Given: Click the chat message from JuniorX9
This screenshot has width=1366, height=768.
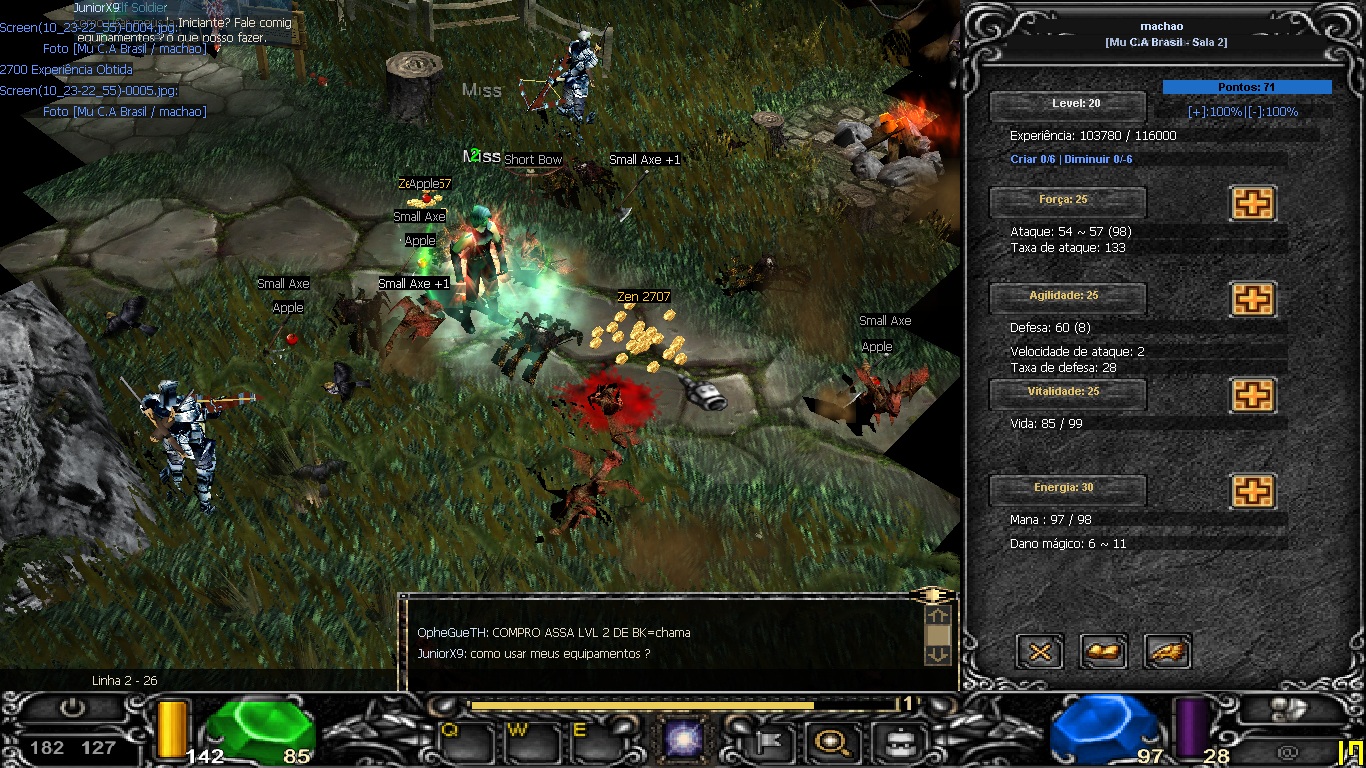Looking at the screenshot, I should point(534,654).
